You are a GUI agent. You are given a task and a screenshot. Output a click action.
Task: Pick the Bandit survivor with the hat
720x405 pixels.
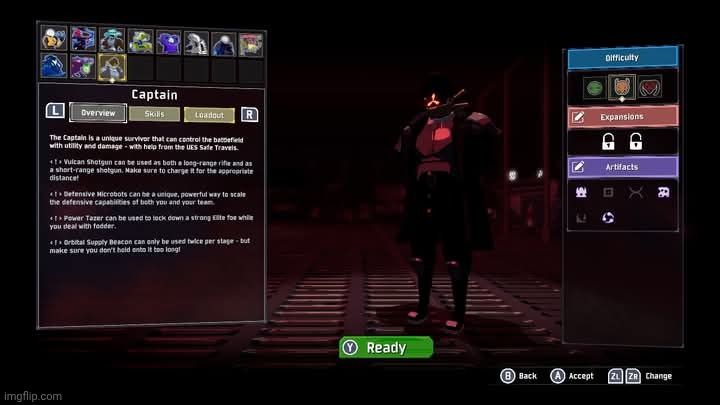pos(111,40)
